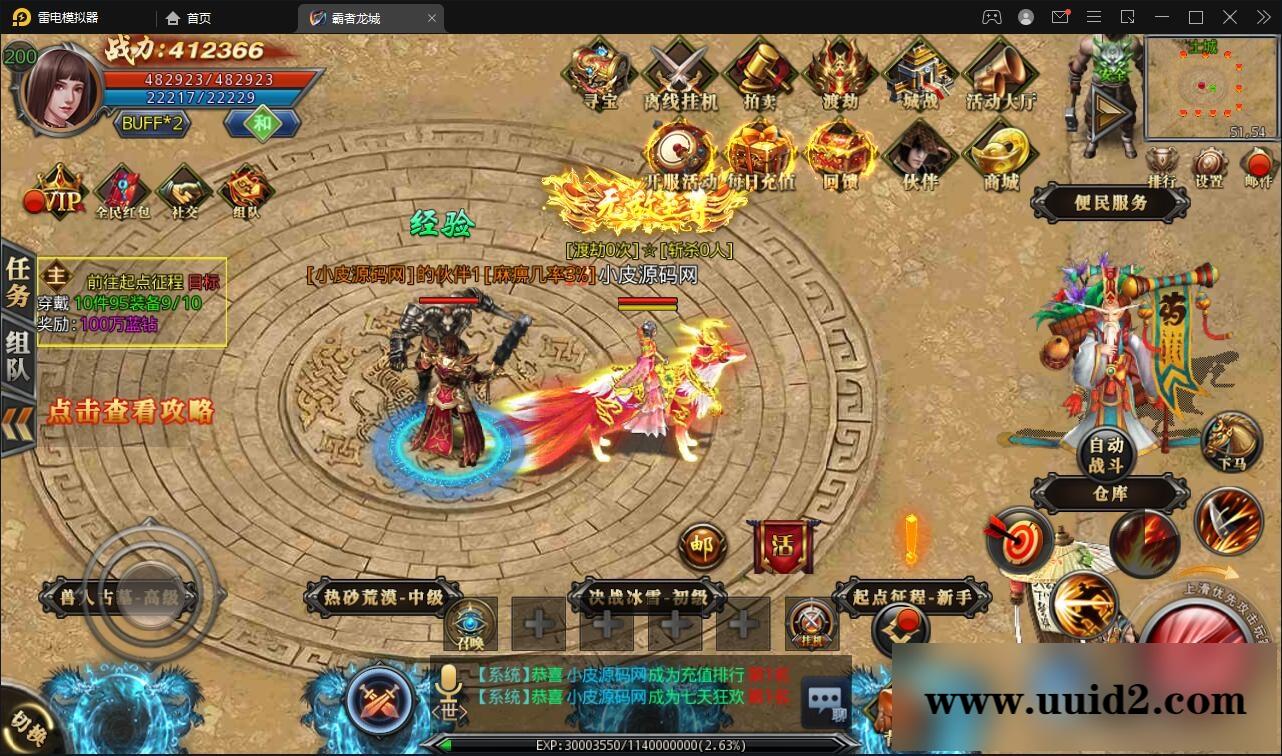Open the 便民服务 convenience services button
This screenshot has height=756, width=1282.
click(1109, 203)
